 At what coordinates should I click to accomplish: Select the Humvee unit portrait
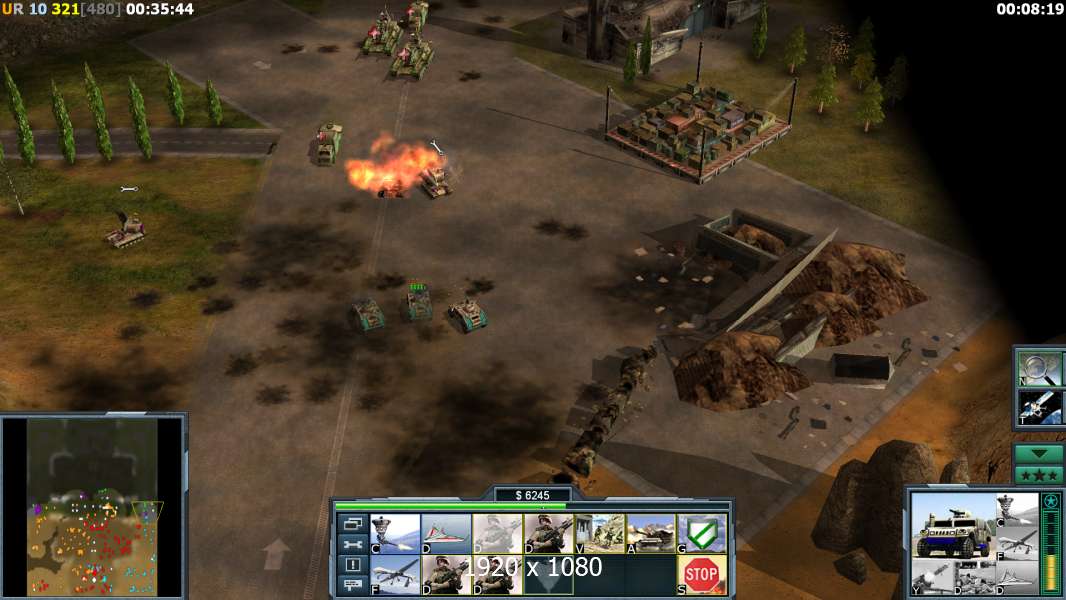coord(953,528)
